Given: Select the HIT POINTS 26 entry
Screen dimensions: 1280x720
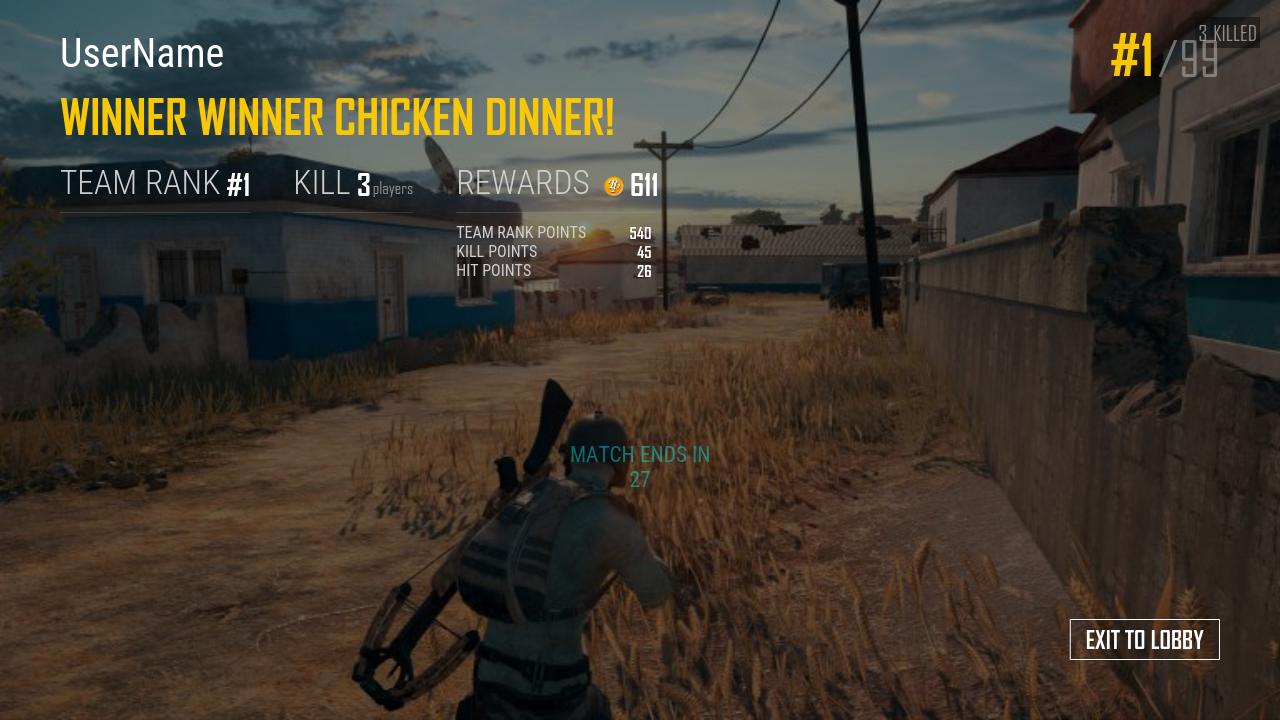Looking at the screenshot, I should pos(553,270).
